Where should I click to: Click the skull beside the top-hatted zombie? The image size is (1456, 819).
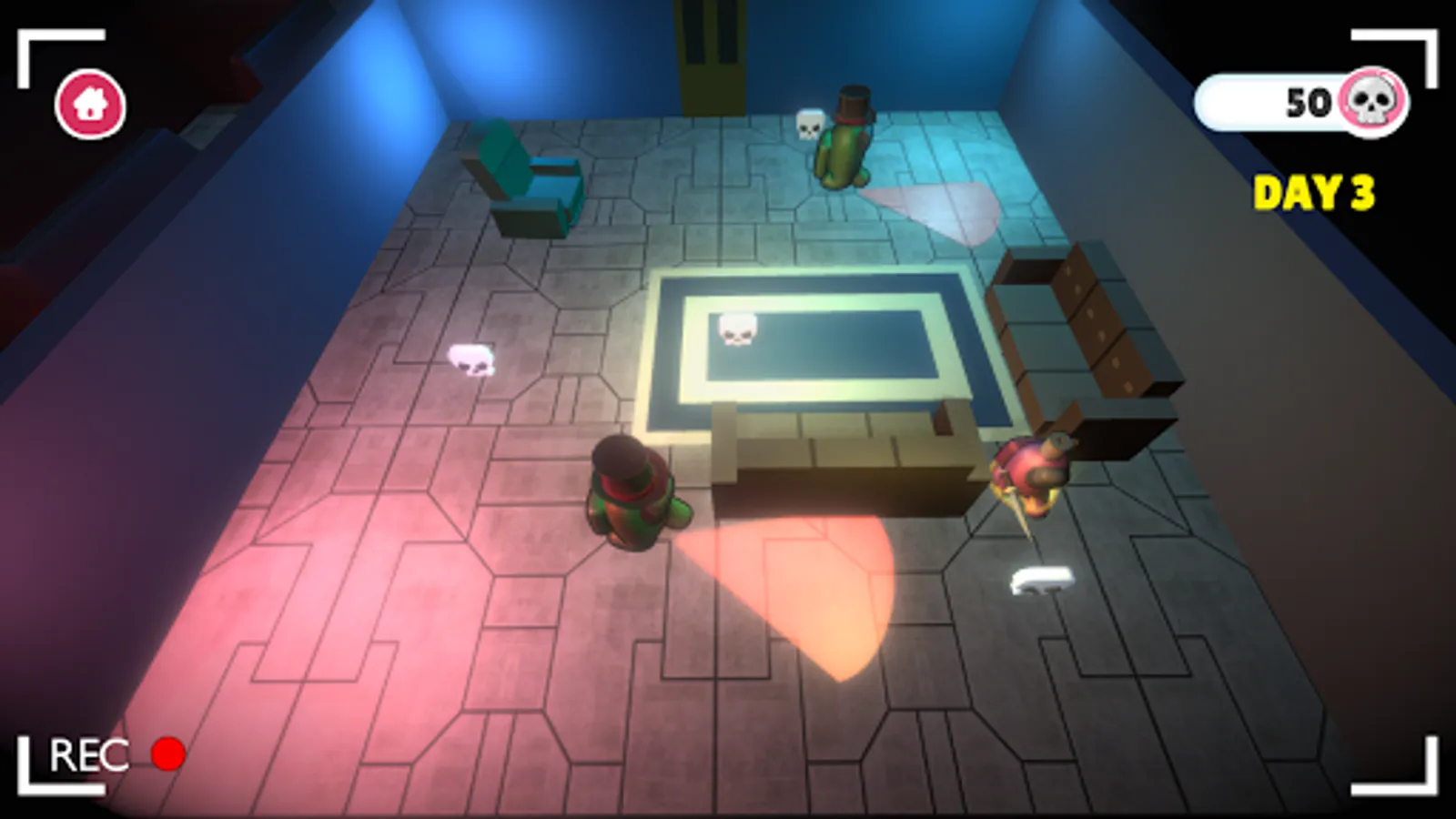click(811, 123)
